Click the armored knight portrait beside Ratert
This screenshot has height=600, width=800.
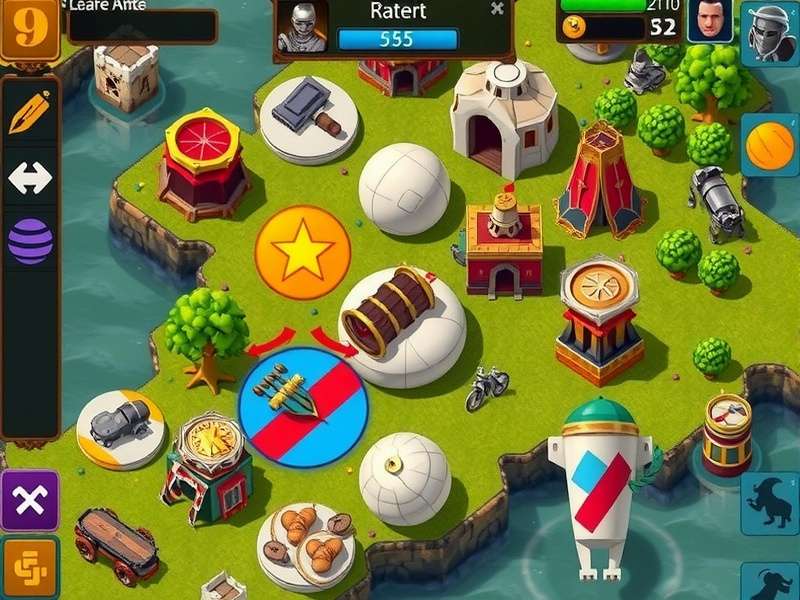click(x=302, y=27)
